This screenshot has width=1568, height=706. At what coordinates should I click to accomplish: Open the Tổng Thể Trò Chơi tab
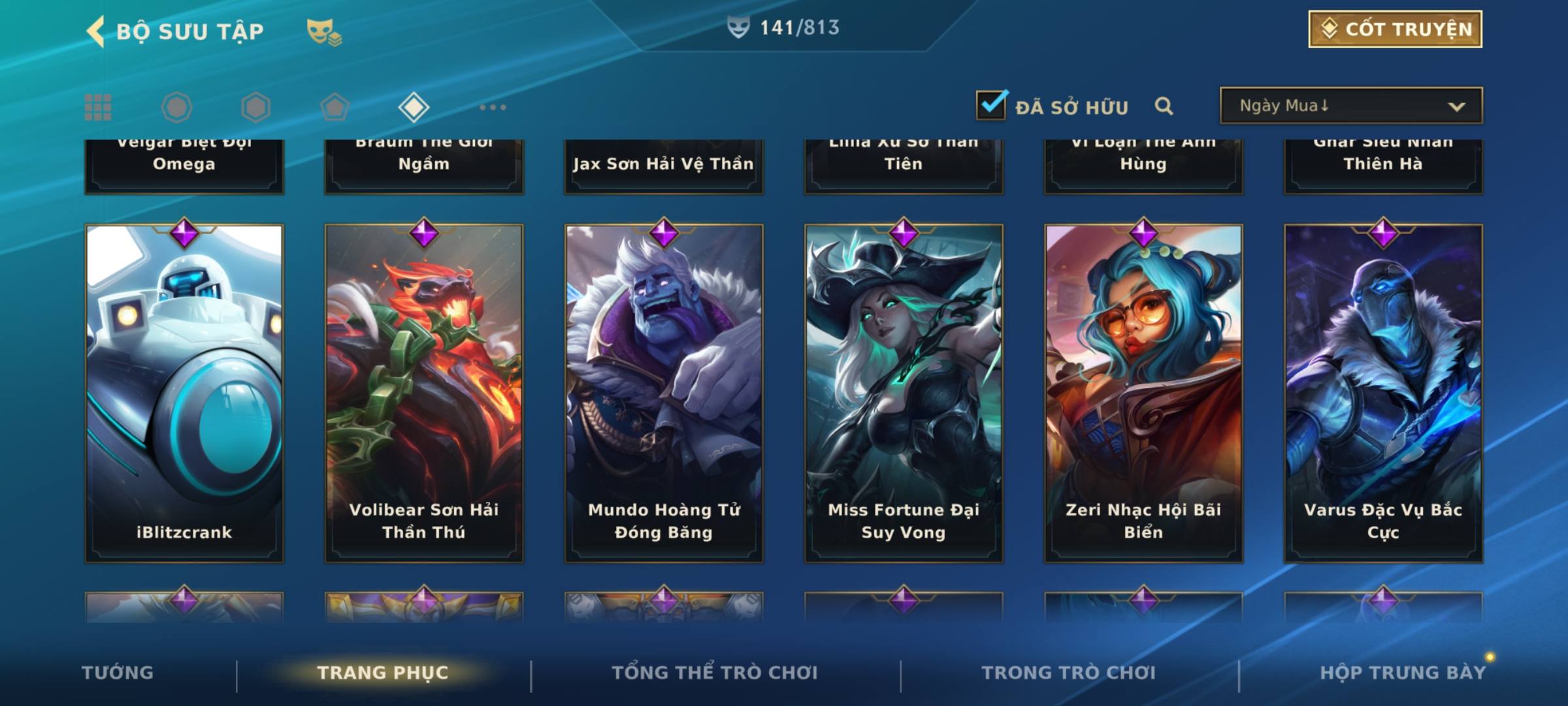pyautogui.click(x=715, y=673)
